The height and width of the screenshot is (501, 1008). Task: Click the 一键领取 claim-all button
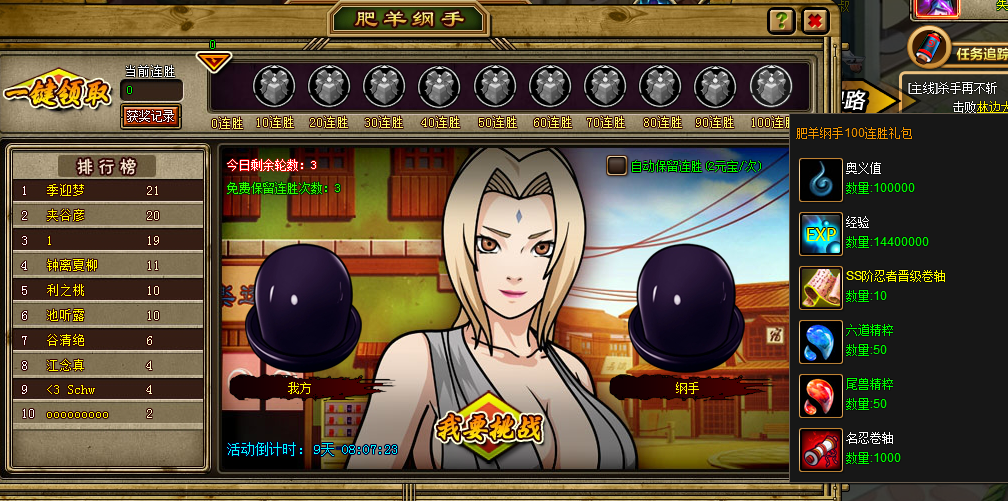(x=57, y=93)
